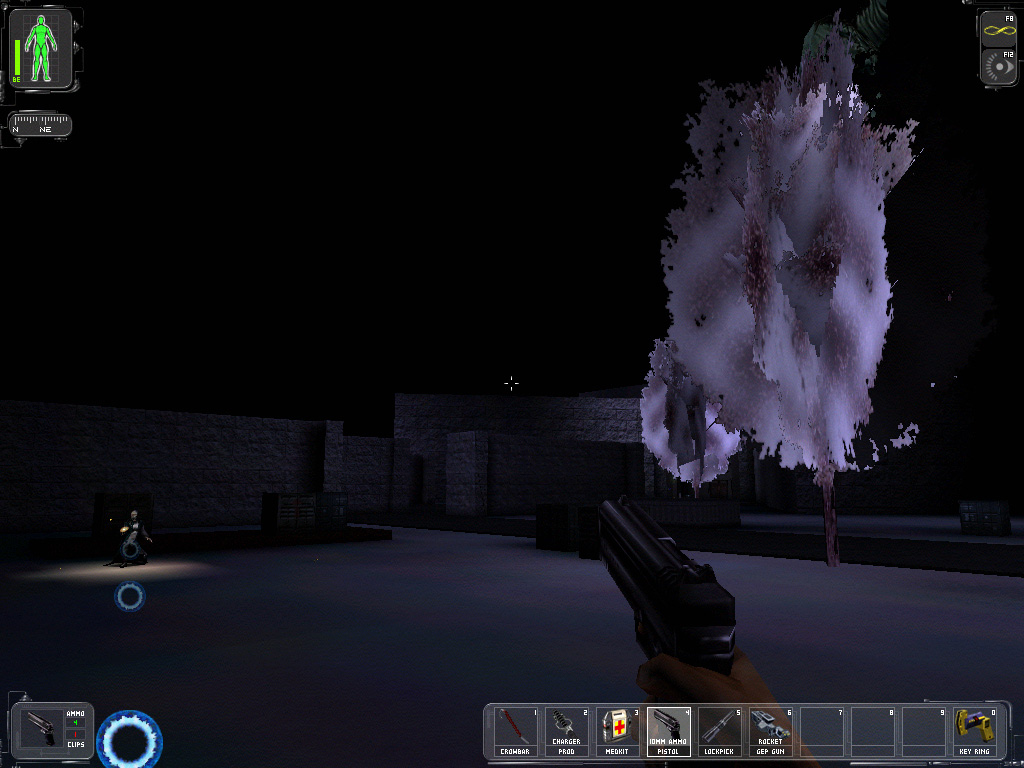Choose the lockpick from the toolbelt
Screen dimensions: 1024x768
click(720, 731)
